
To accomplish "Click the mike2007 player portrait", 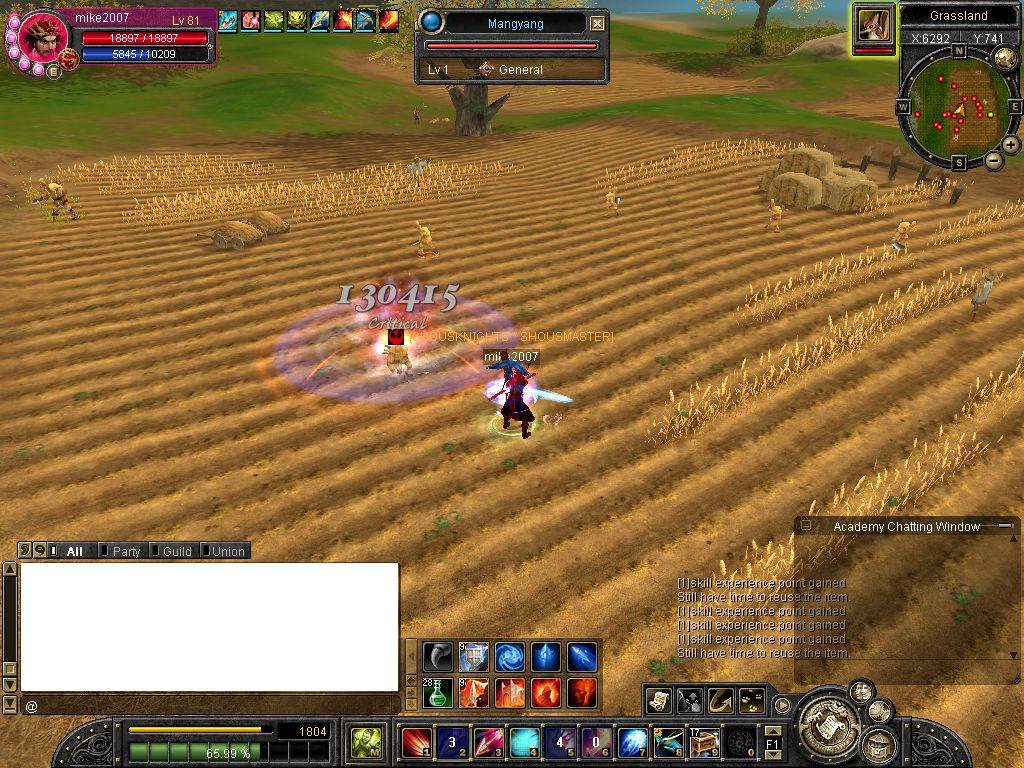I will point(44,40).
